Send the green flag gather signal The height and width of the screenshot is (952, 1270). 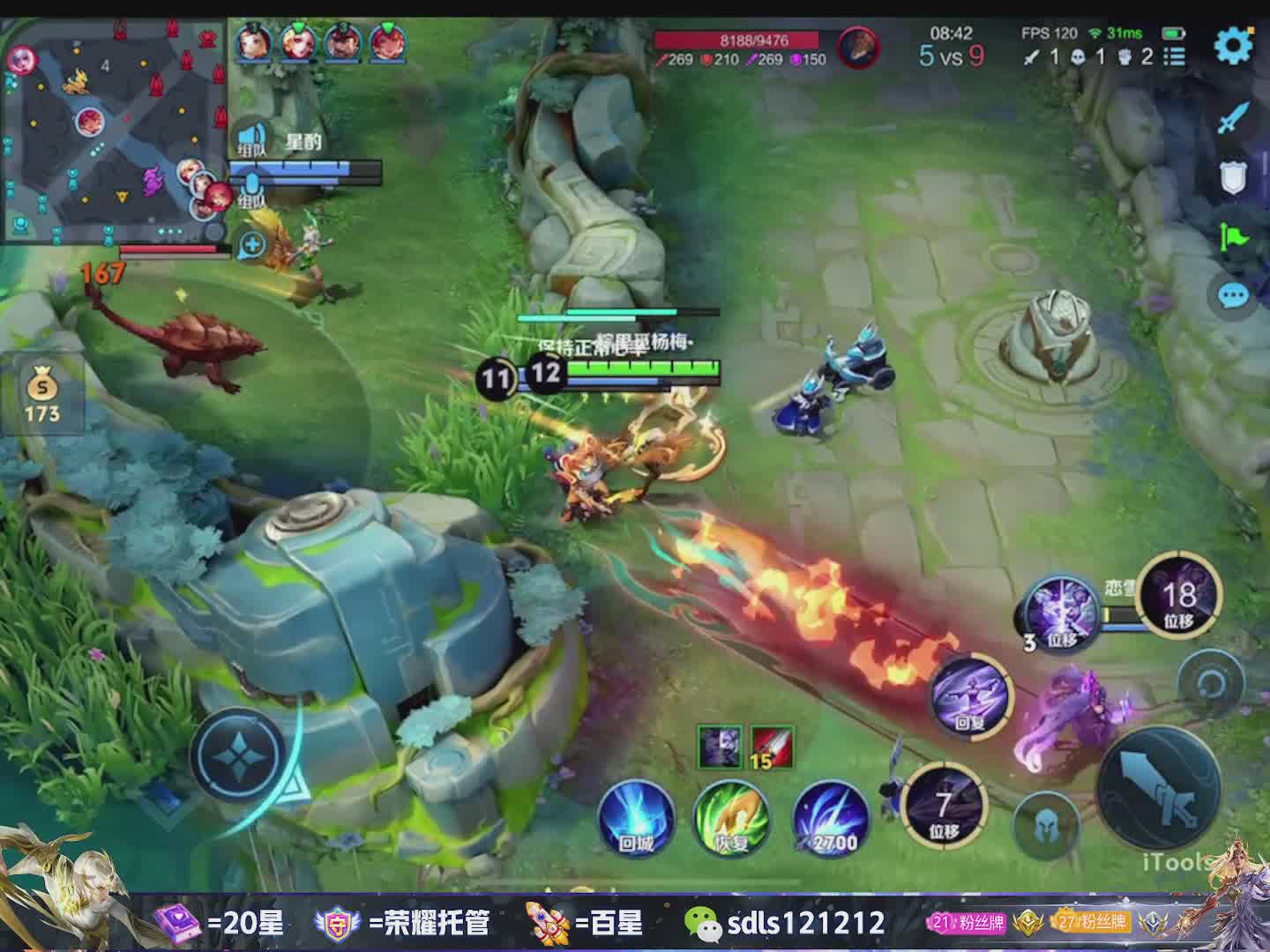[1234, 236]
